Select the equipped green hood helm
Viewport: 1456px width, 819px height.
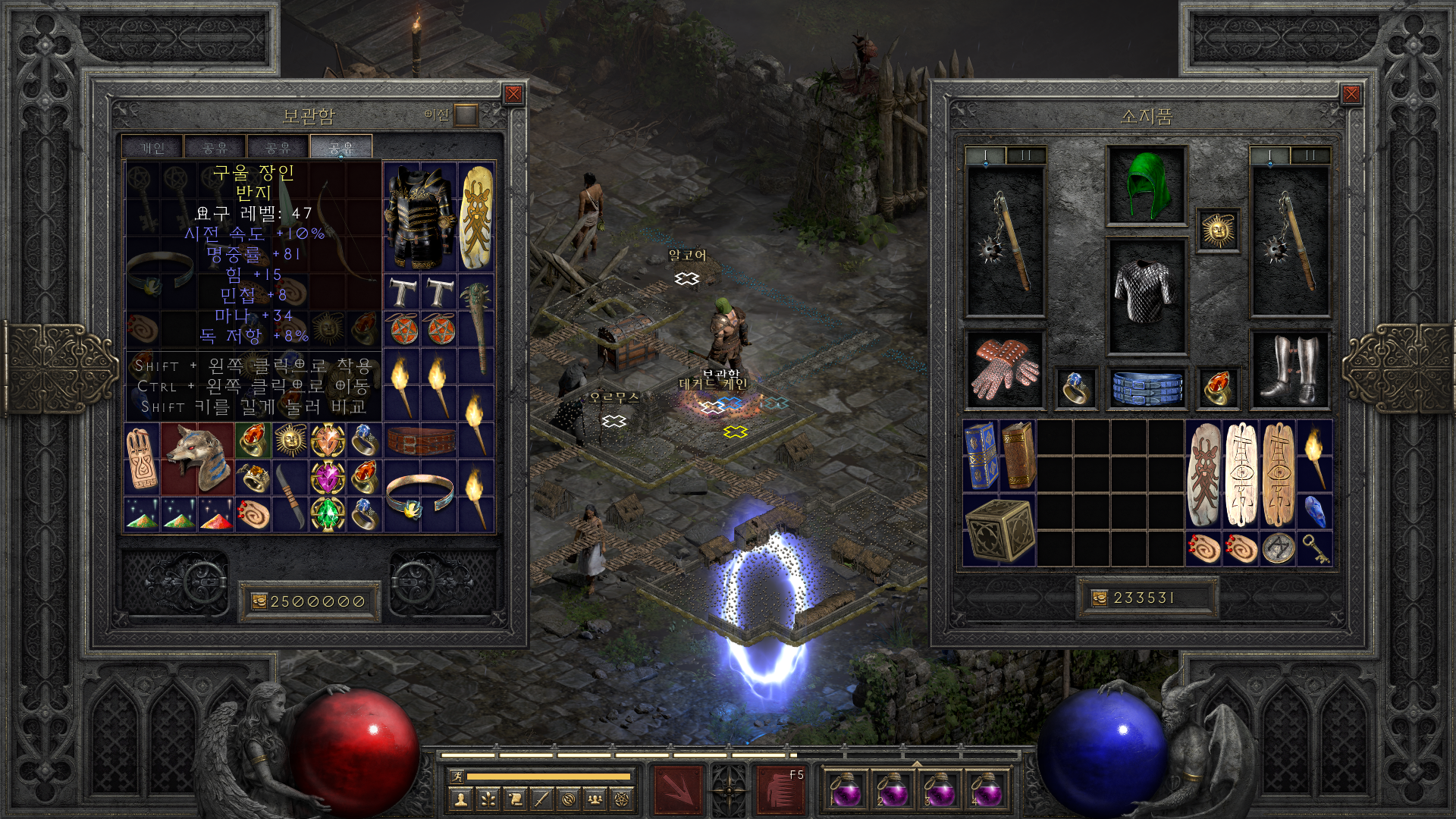[1146, 186]
